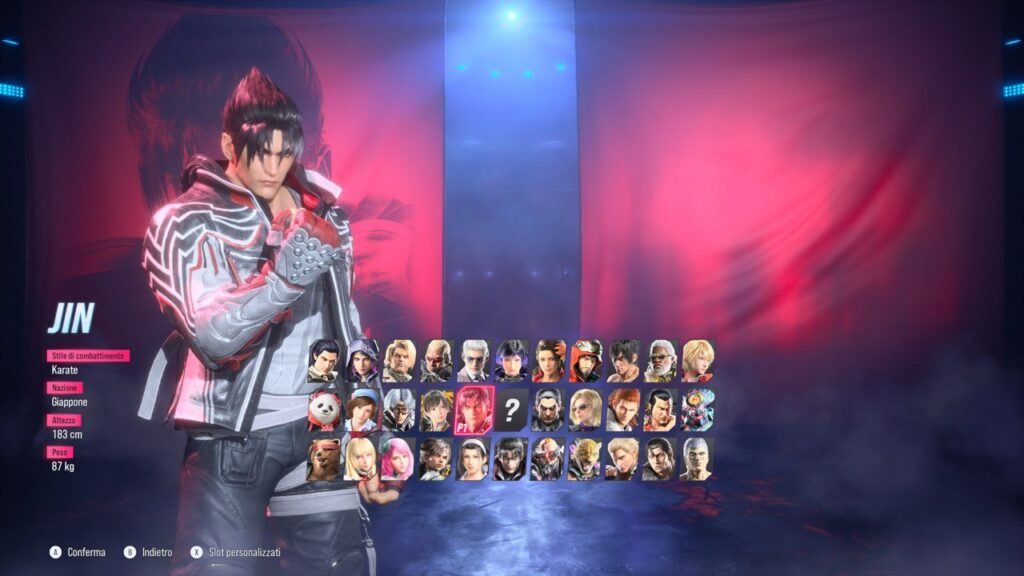Select white-haired Victor with glasses
The width and height of the screenshot is (1024, 576).
473,361
